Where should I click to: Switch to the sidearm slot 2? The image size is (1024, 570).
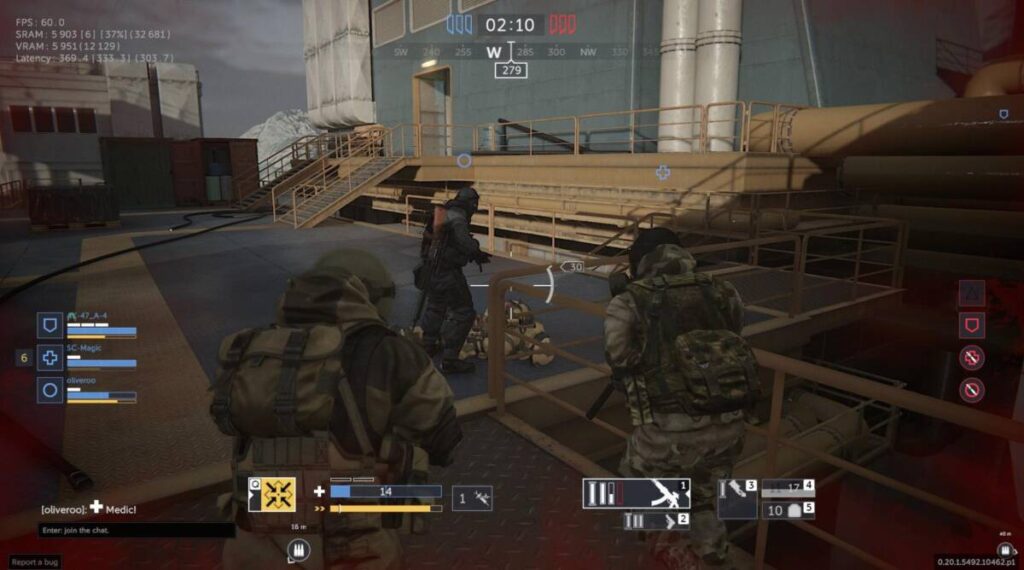click(656, 521)
